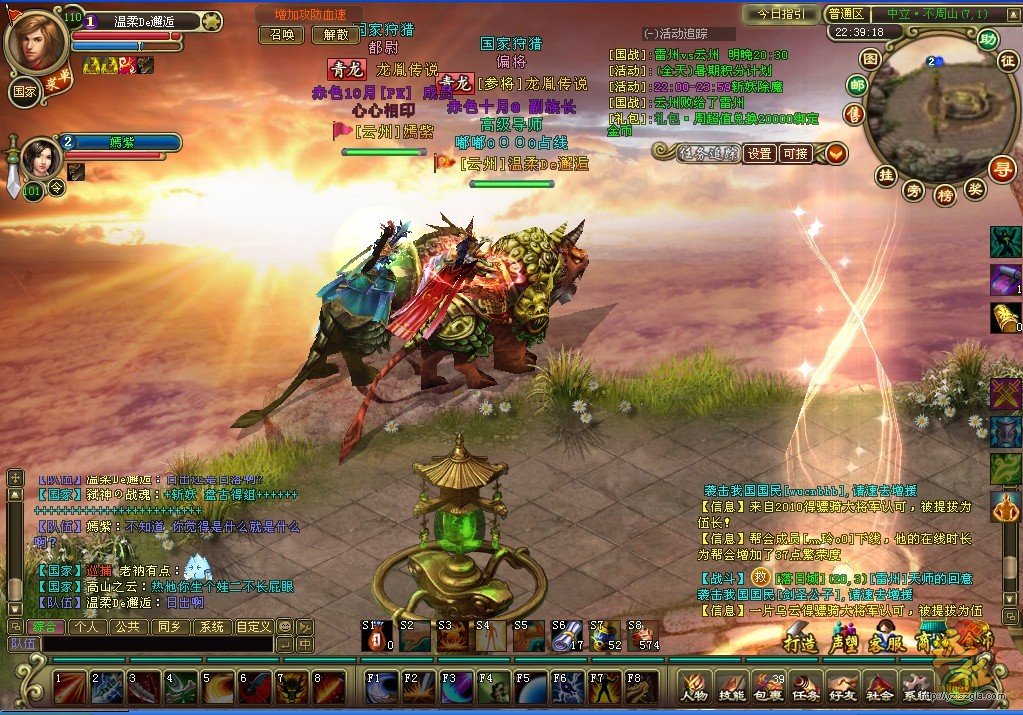The width and height of the screenshot is (1023, 715).
Task: Open the 邮 mail button by minimap
Action: pos(857,86)
